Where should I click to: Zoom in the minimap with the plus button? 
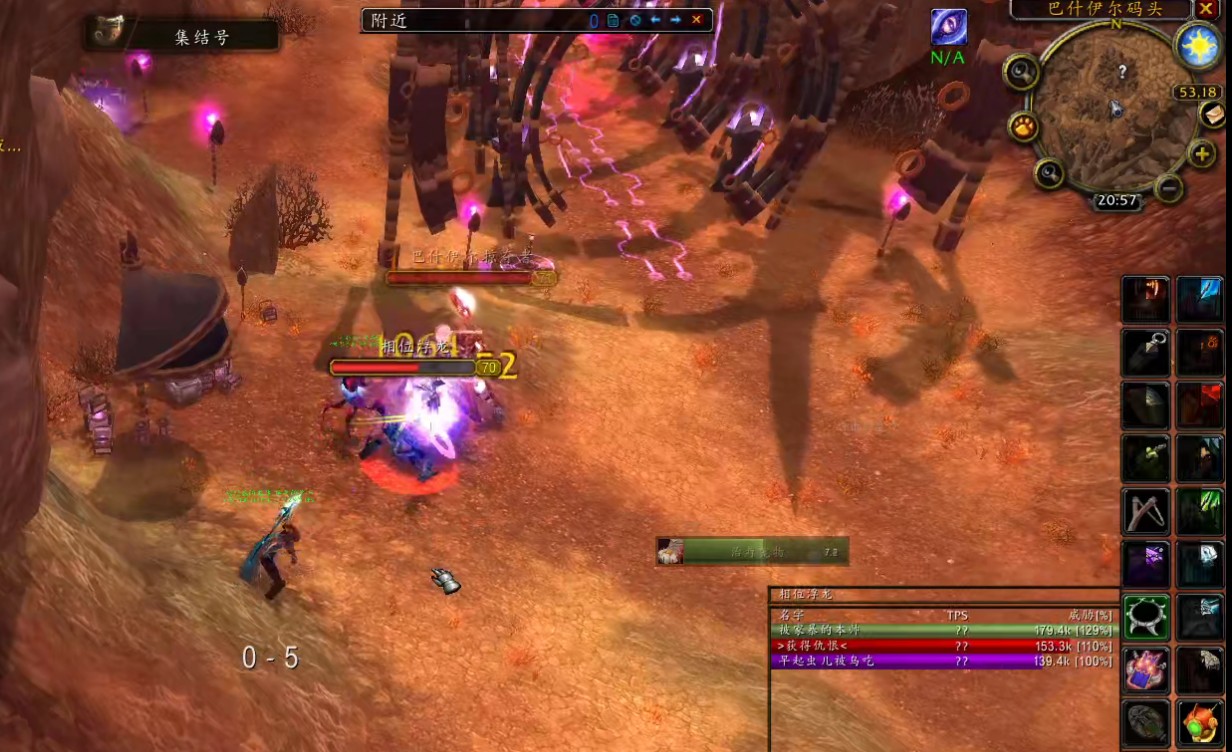(1201, 154)
